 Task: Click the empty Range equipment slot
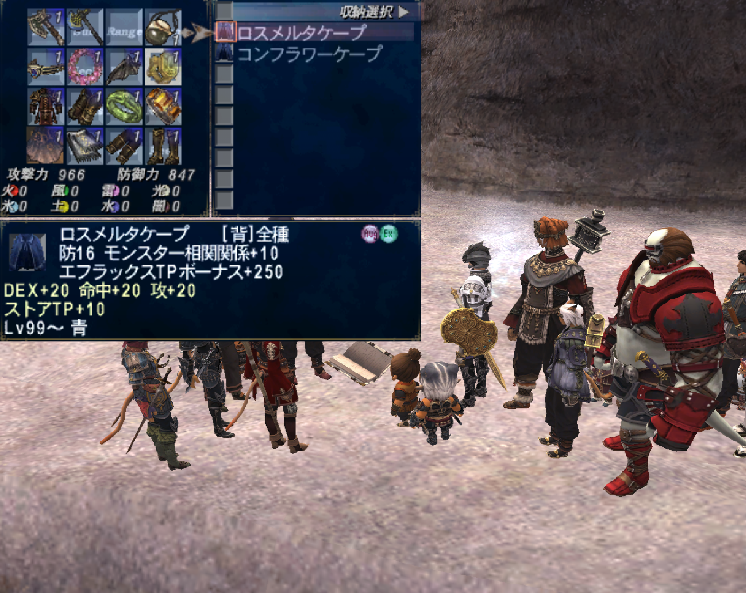coord(124,27)
